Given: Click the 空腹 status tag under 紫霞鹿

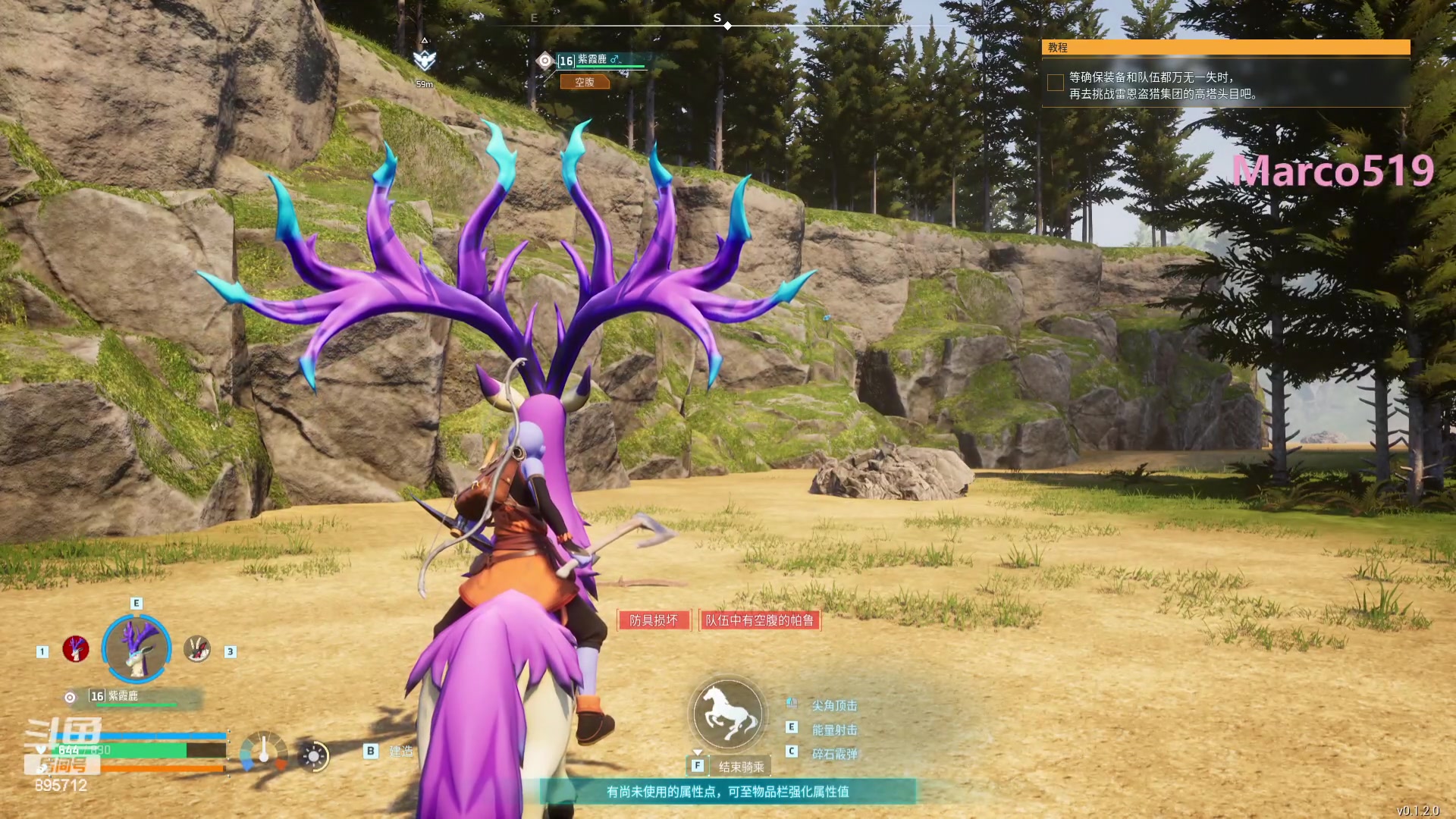Looking at the screenshot, I should tap(585, 82).
